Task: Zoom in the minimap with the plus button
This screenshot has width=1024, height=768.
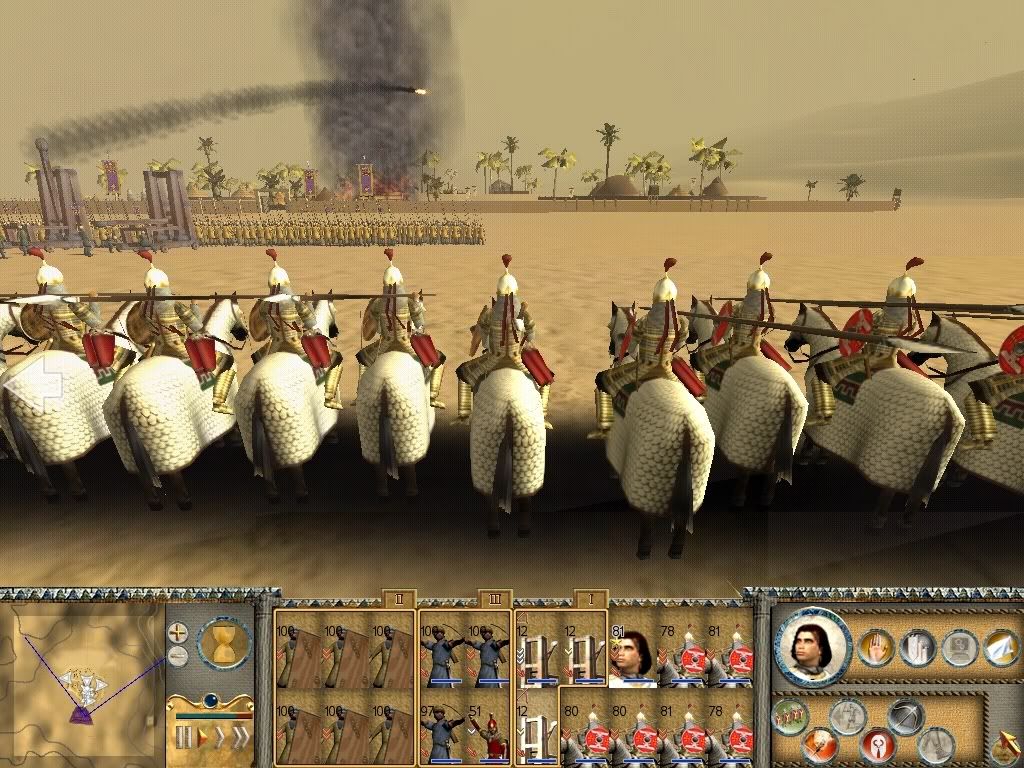Action: click(178, 632)
